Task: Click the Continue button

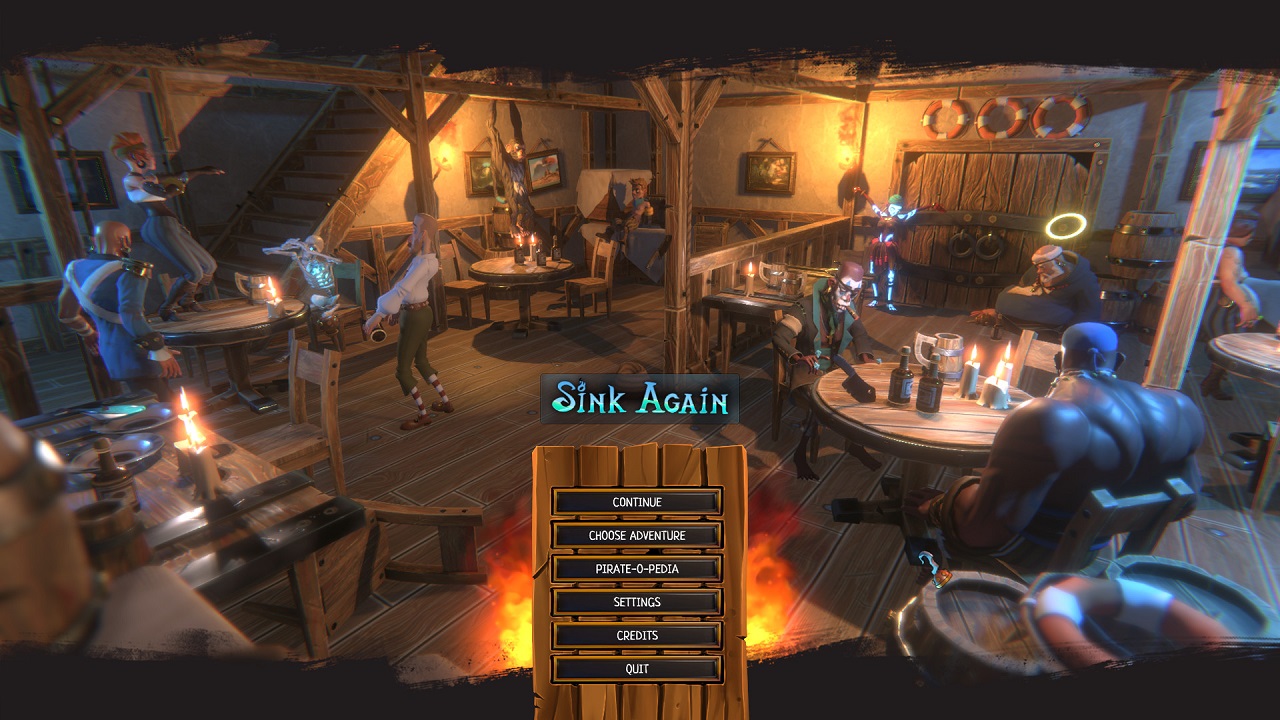Action: (637, 502)
